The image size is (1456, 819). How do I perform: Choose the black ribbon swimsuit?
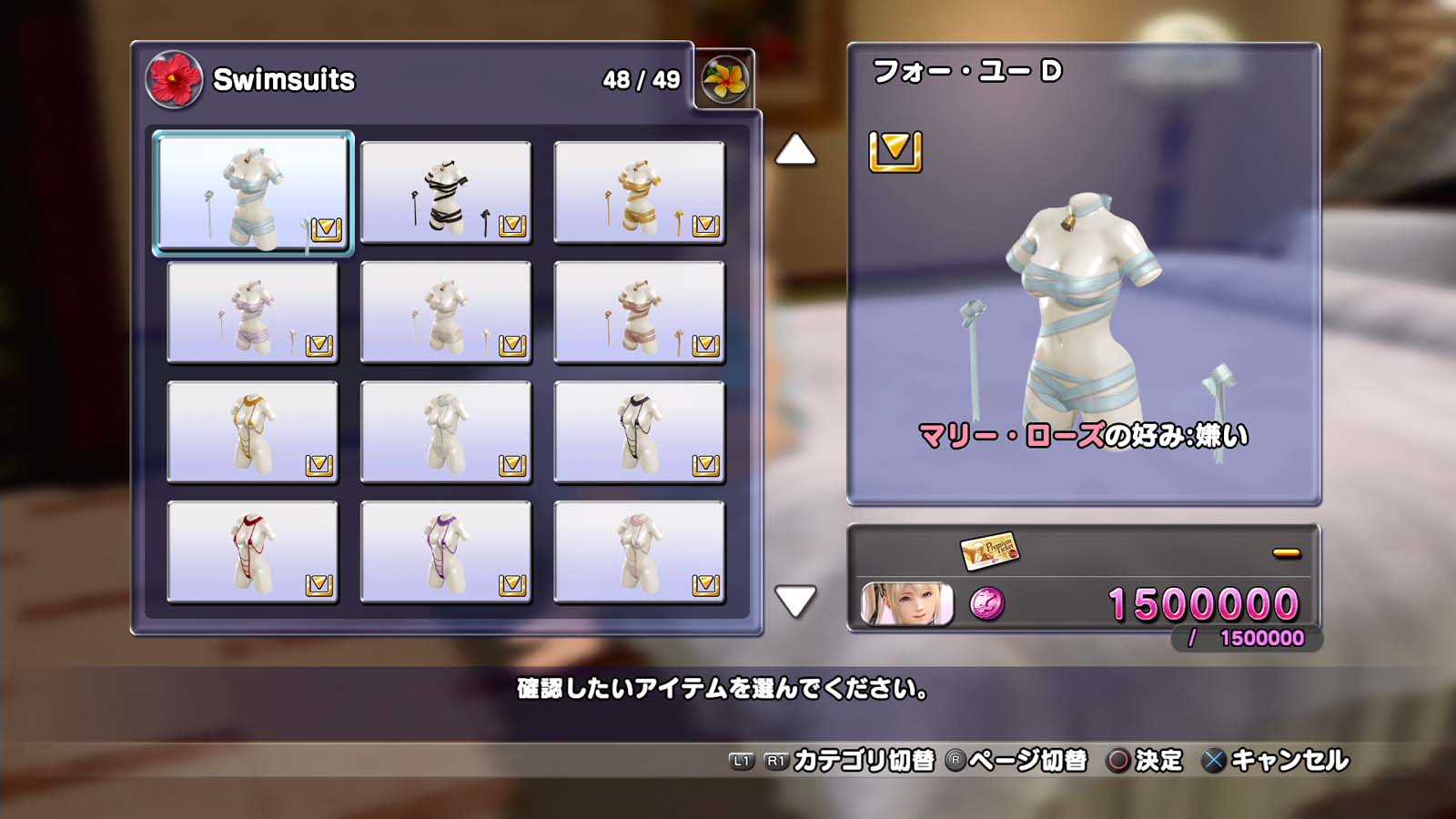click(446, 192)
